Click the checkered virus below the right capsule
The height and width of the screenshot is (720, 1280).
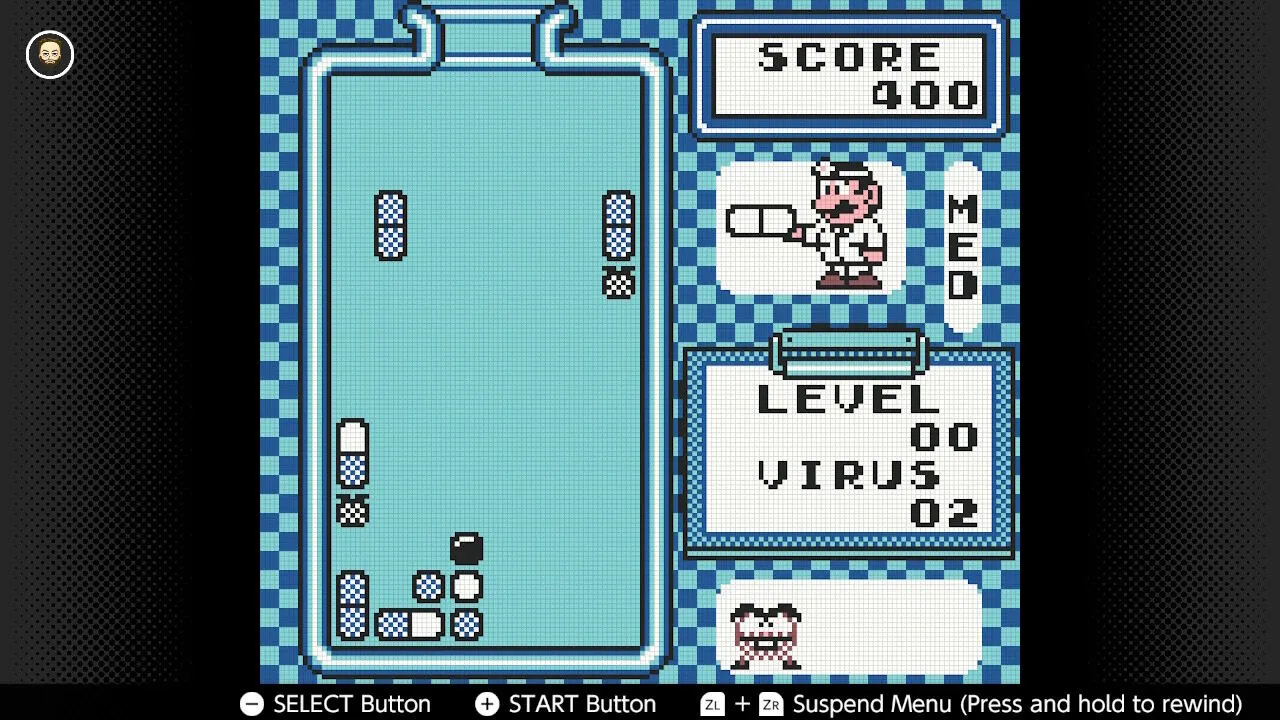[x=620, y=284]
